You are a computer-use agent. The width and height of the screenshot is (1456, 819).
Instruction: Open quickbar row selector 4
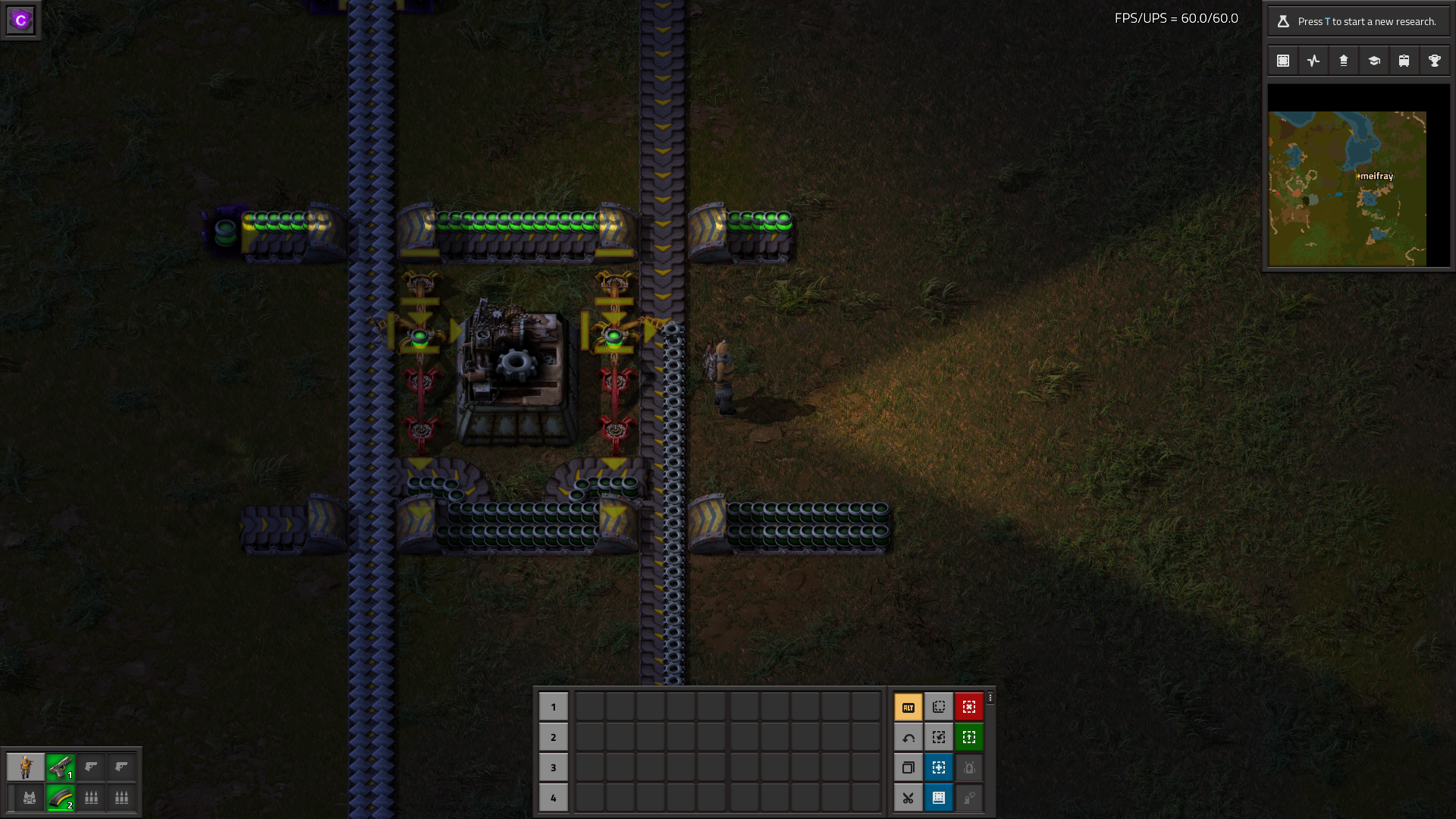pyautogui.click(x=554, y=798)
